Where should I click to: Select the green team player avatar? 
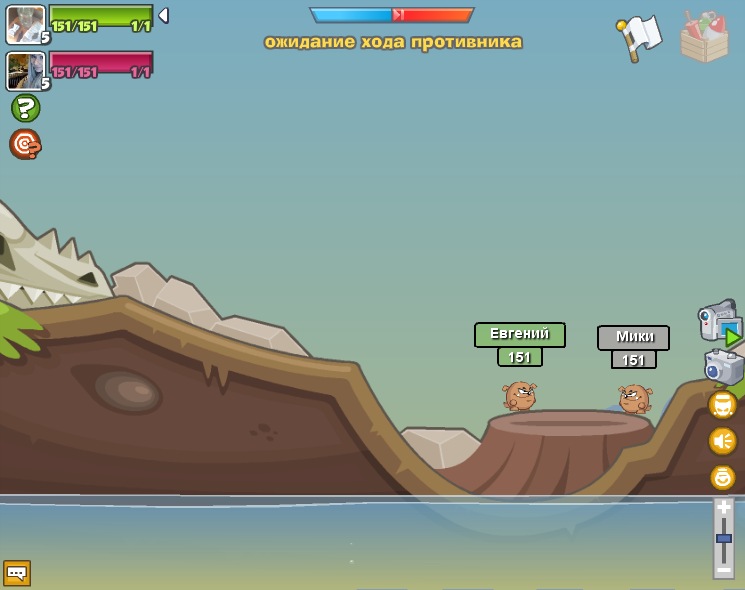coord(25,24)
